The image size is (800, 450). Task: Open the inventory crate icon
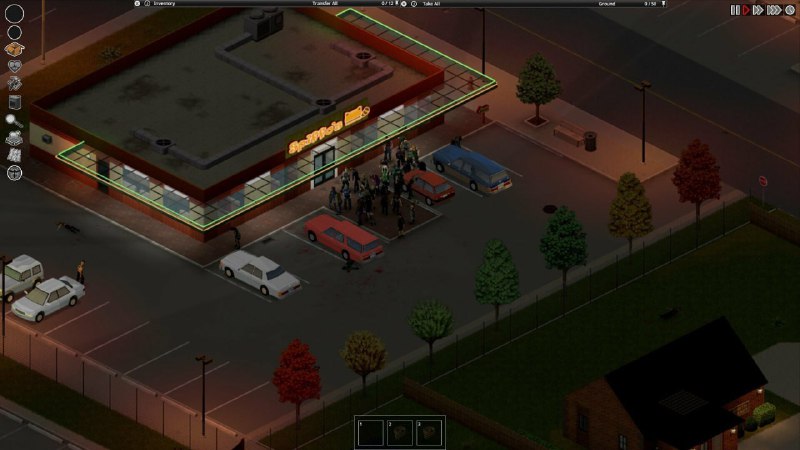pos(14,48)
